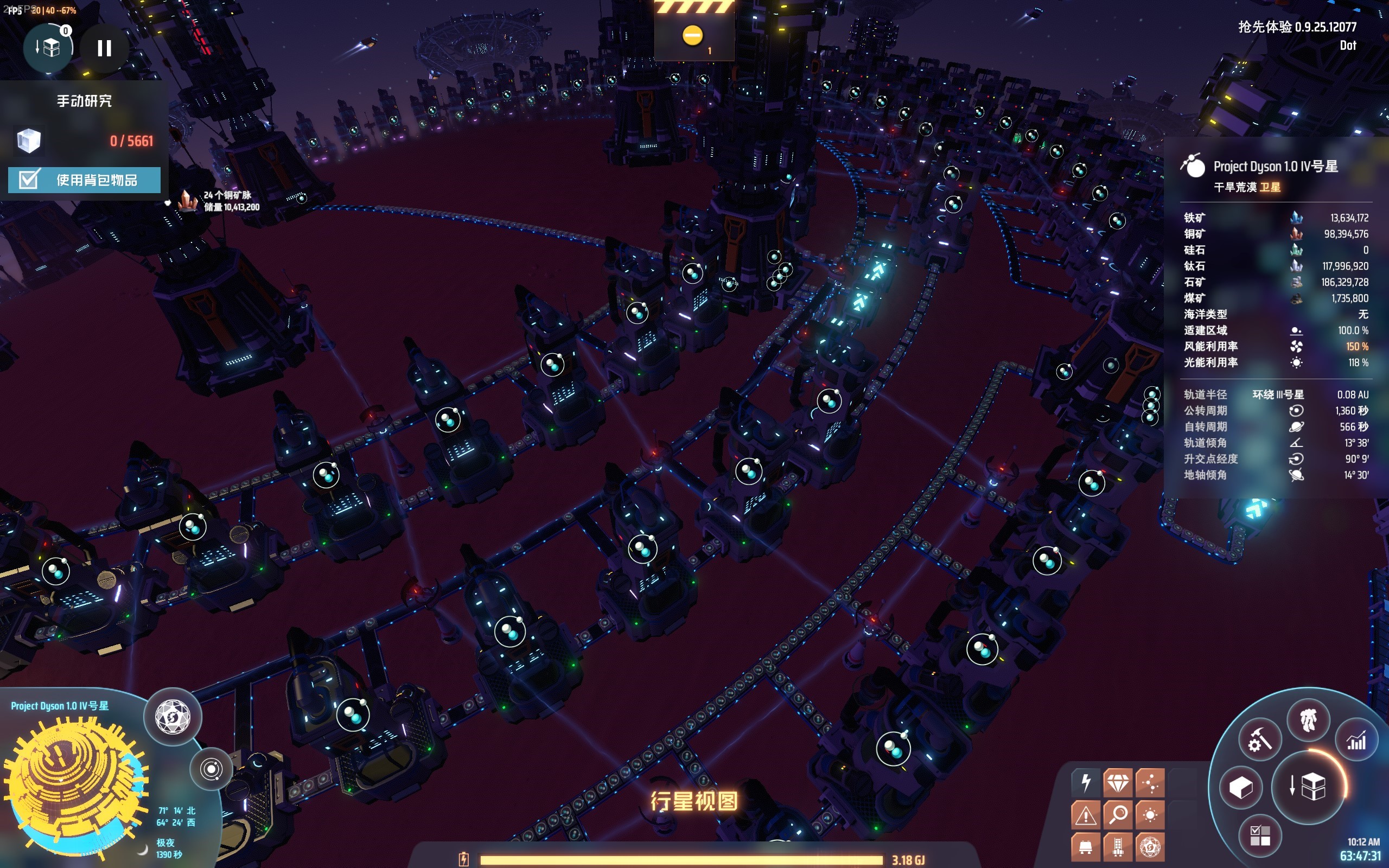The image size is (1389, 868).
Task: Click the yellow minus warning icon at top
Action: coord(693,36)
